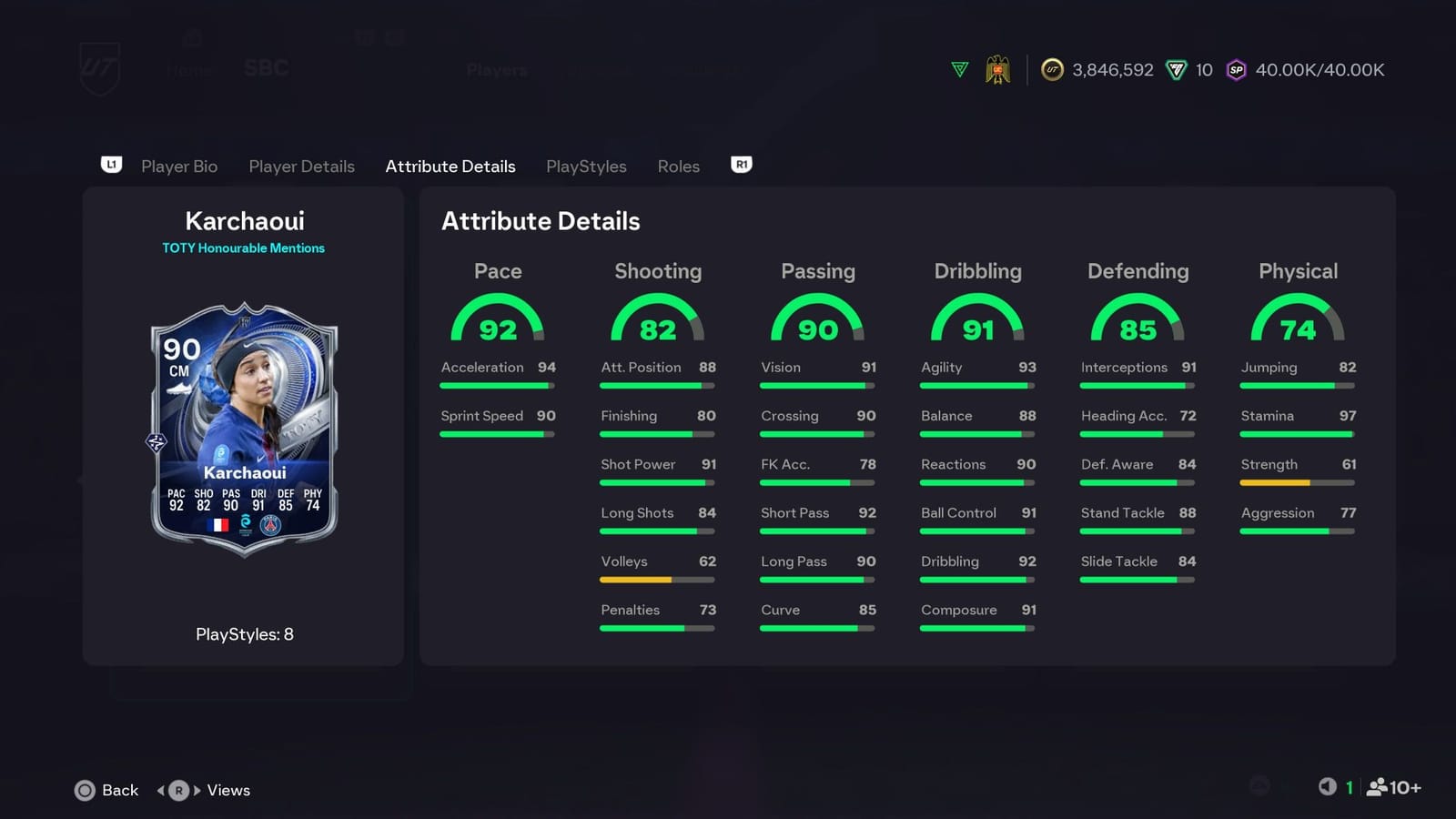
Task: Select the eagle club crest icon in the header
Action: [998, 69]
